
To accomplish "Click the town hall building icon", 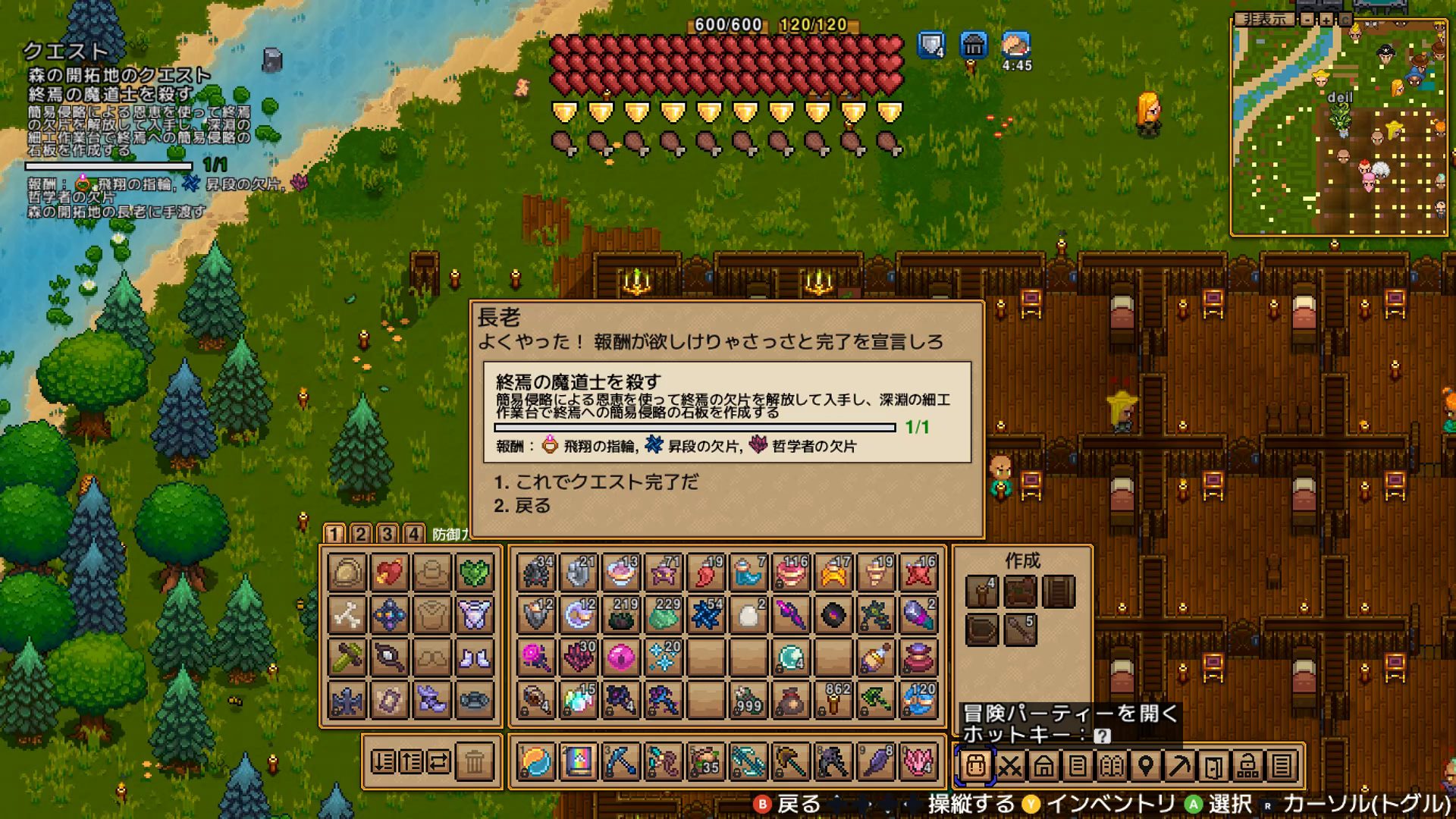I will pyautogui.click(x=974, y=45).
